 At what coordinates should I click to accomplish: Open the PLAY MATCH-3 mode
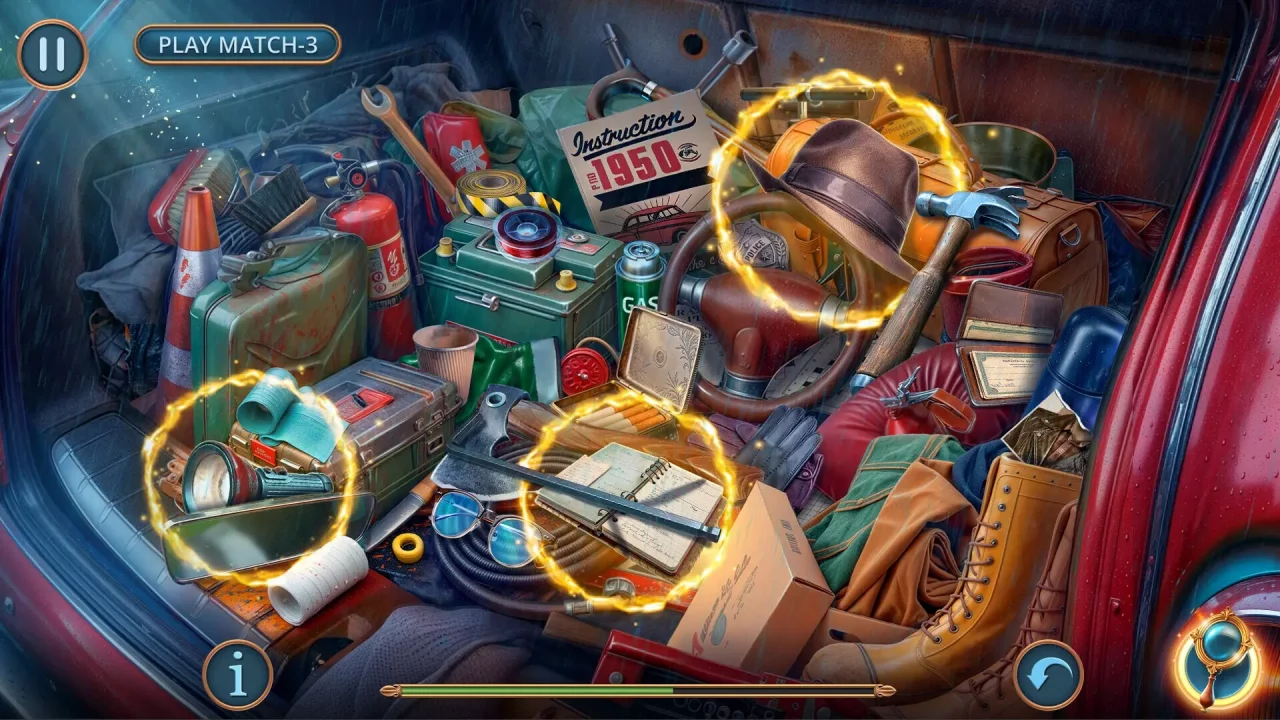(238, 44)
